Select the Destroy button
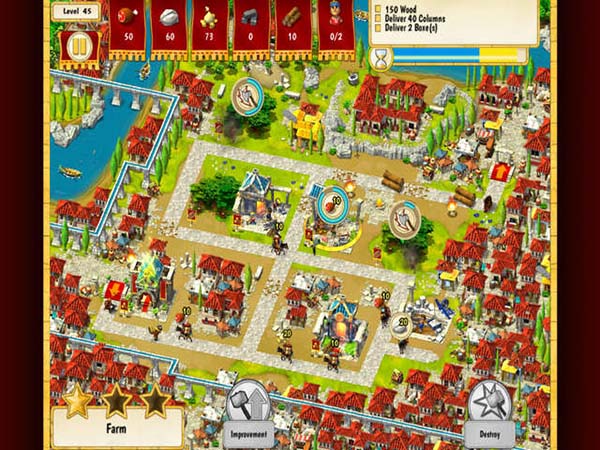 click(x=490, y=410)
